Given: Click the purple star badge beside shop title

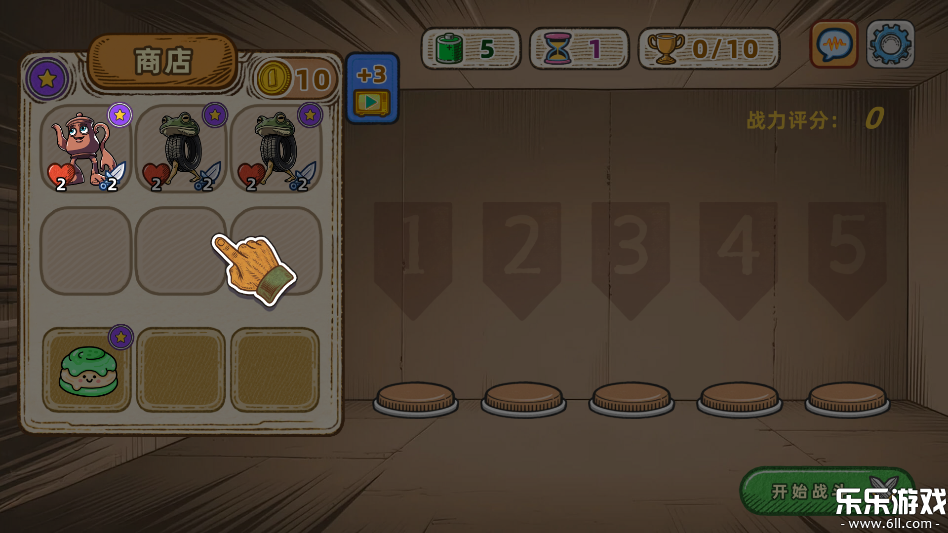Looking at the screenshot, I should point(46,77).
